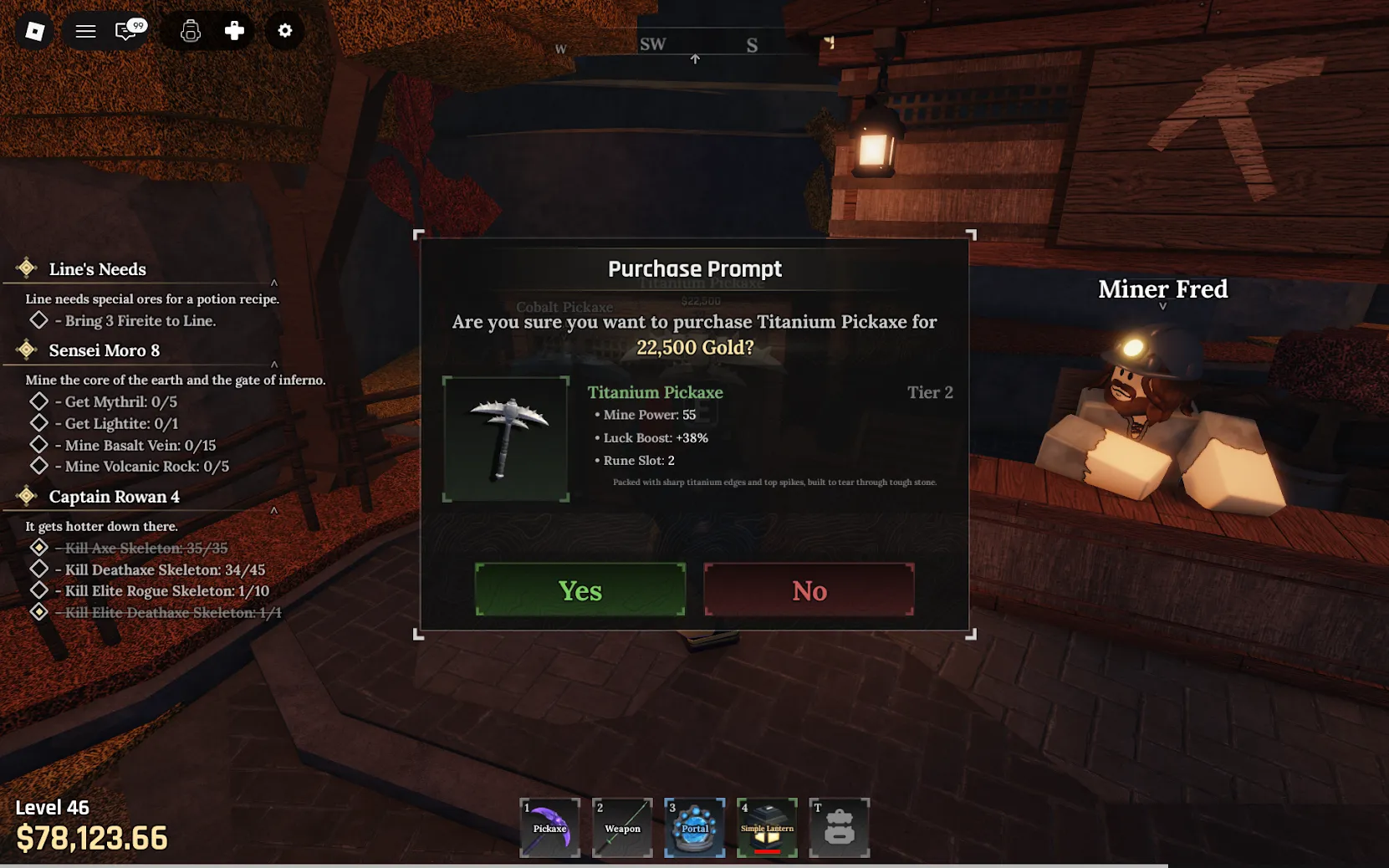This screenshot has height=868, width=1389.
Task: Click the plus cross icon
Action: pos(234,31)
